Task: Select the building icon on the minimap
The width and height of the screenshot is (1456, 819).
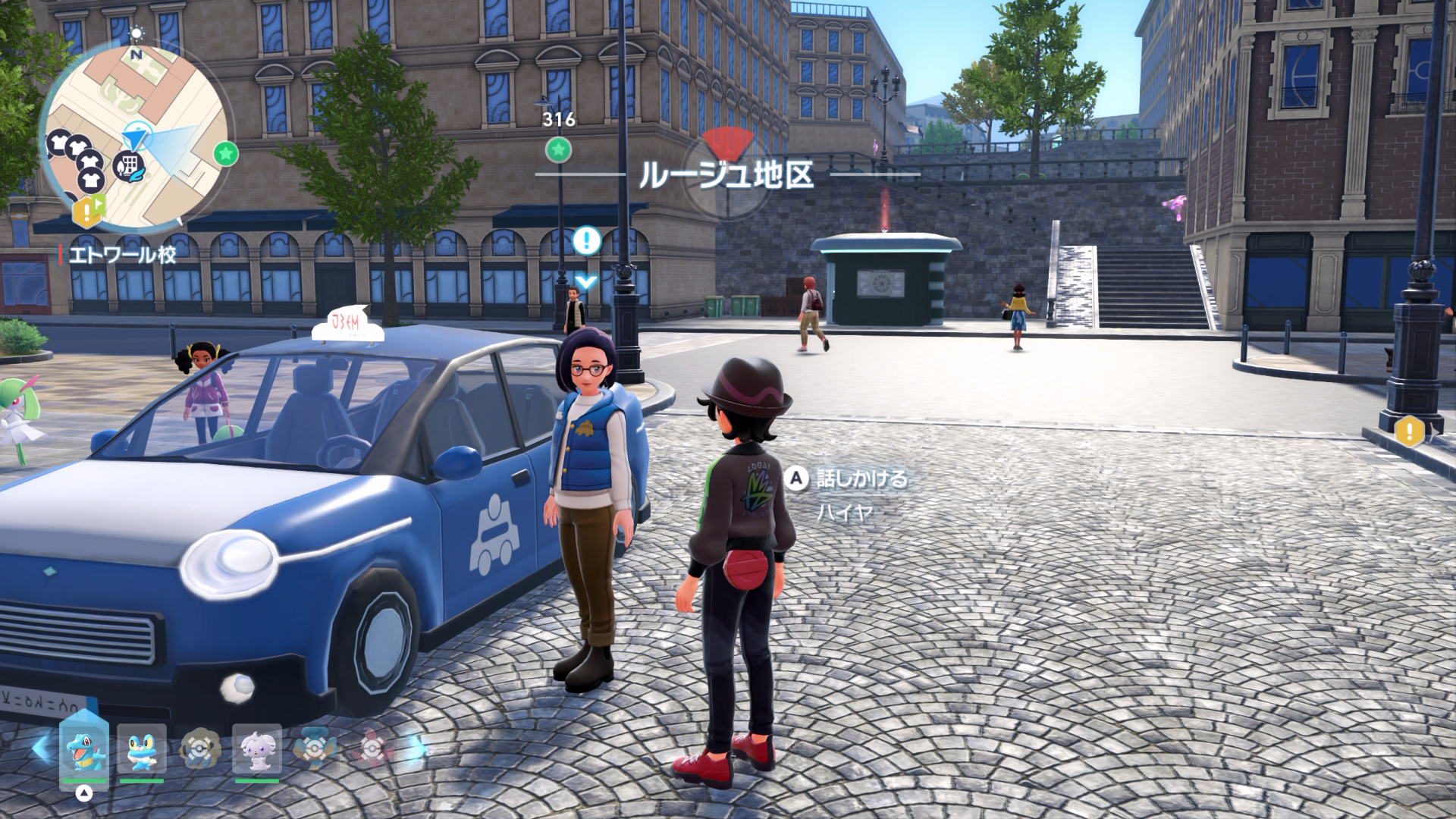Action: [130, 164]
